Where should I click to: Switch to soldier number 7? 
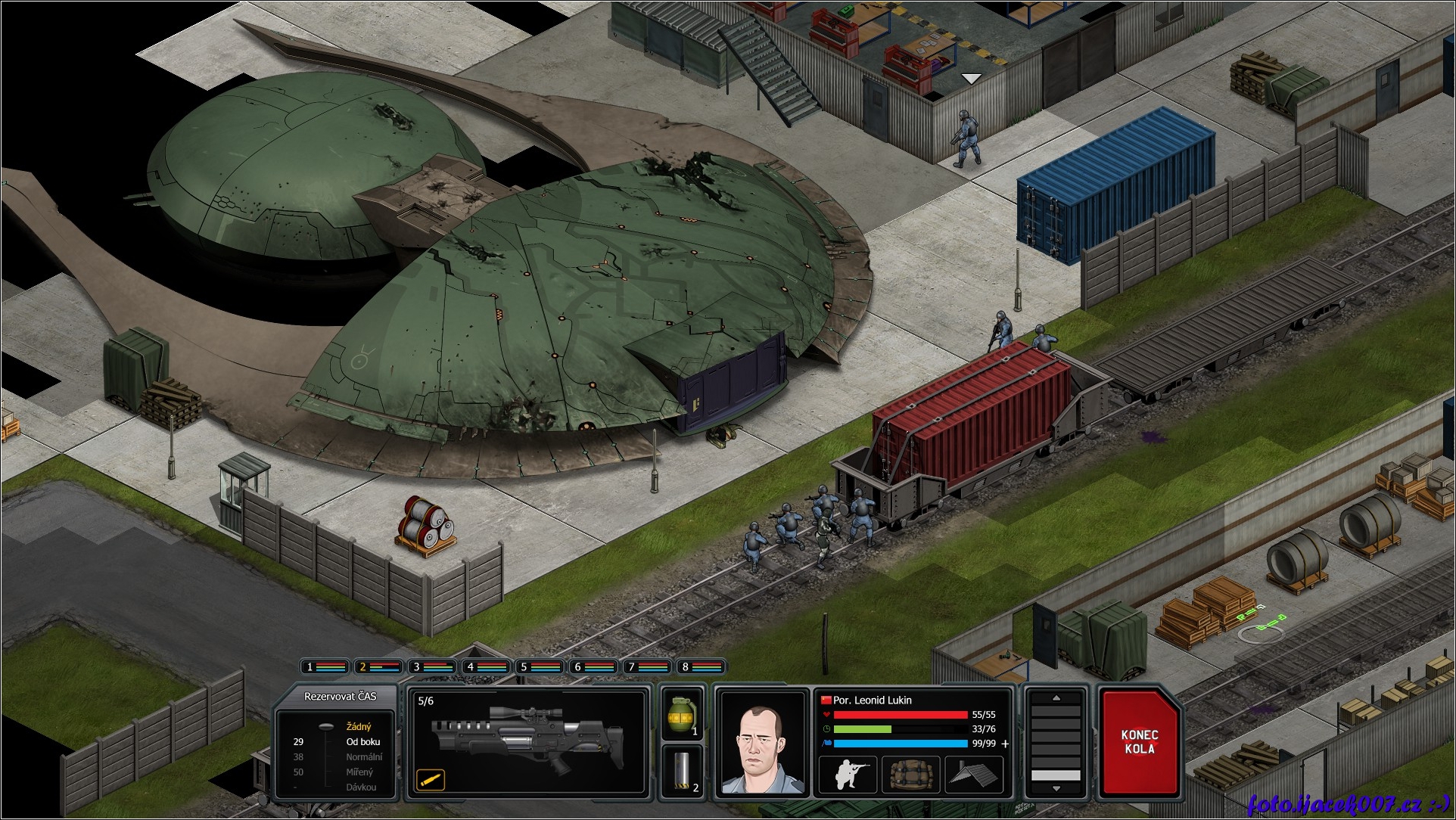648,666
